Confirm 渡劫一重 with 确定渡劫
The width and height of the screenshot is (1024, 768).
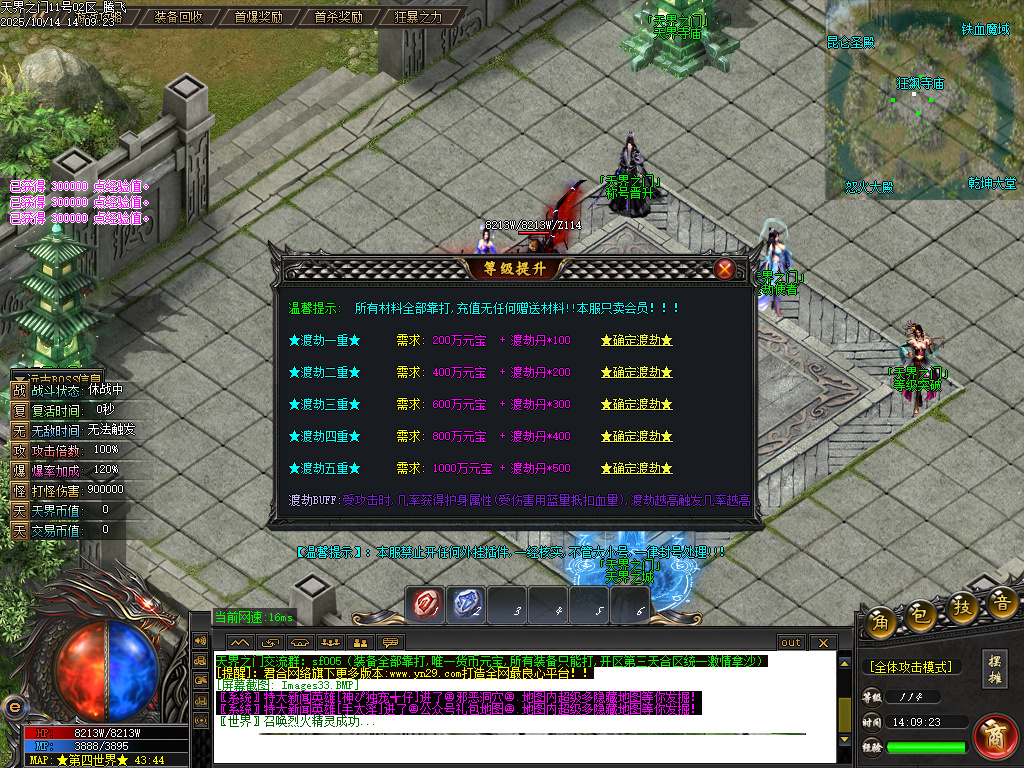636,341
